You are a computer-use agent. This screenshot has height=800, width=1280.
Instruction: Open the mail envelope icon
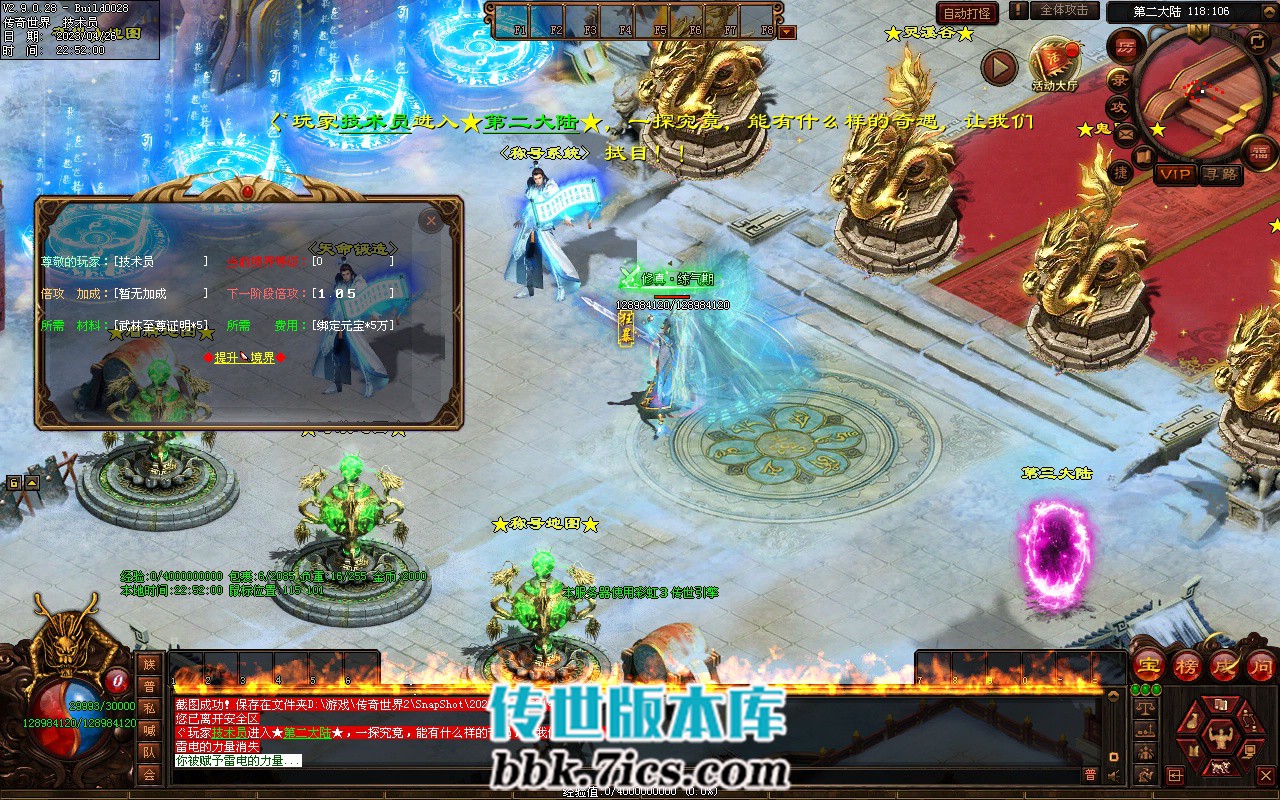pos(1126,133)
